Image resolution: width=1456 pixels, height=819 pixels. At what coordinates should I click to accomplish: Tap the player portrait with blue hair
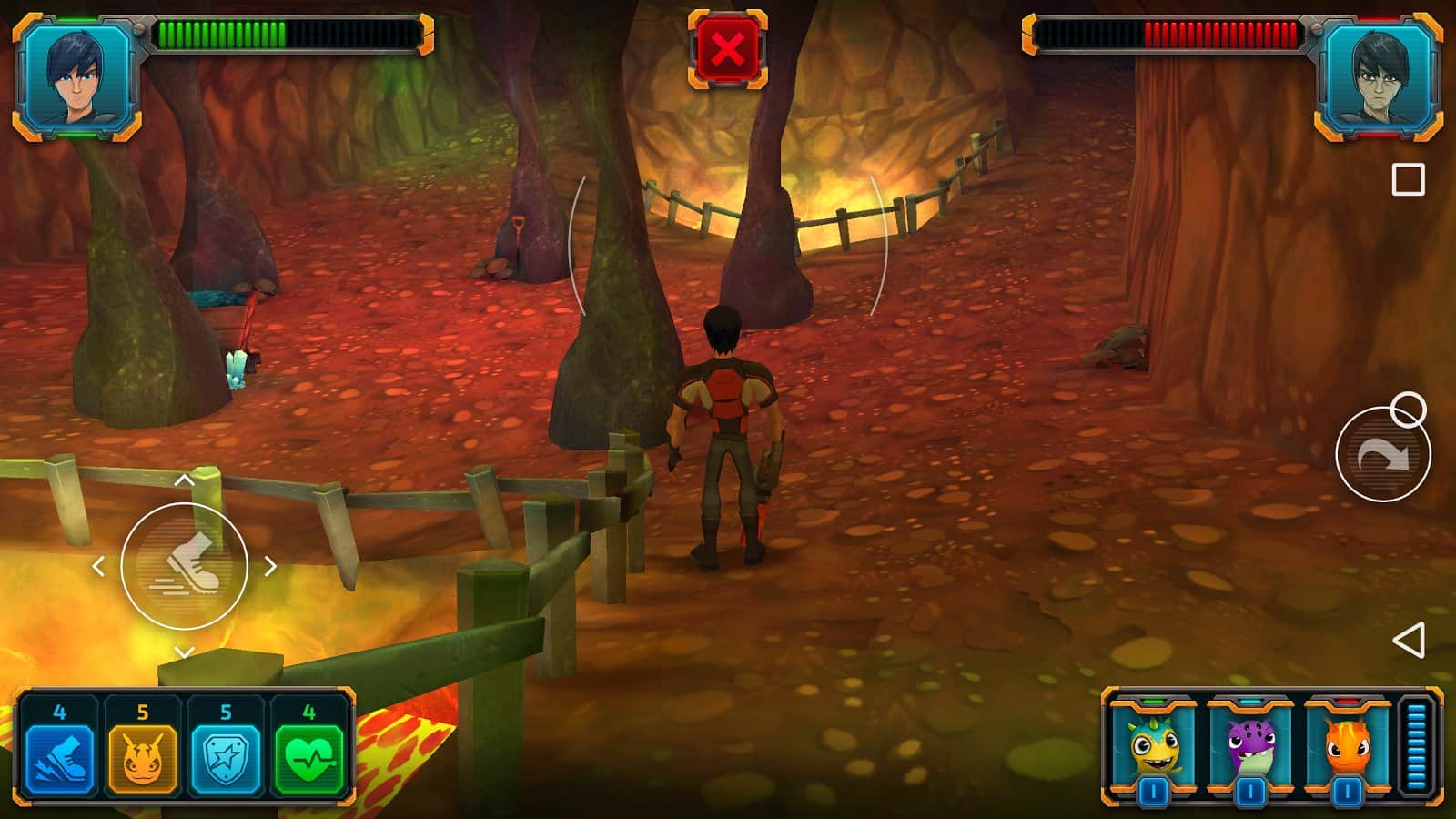pos(76,76)
